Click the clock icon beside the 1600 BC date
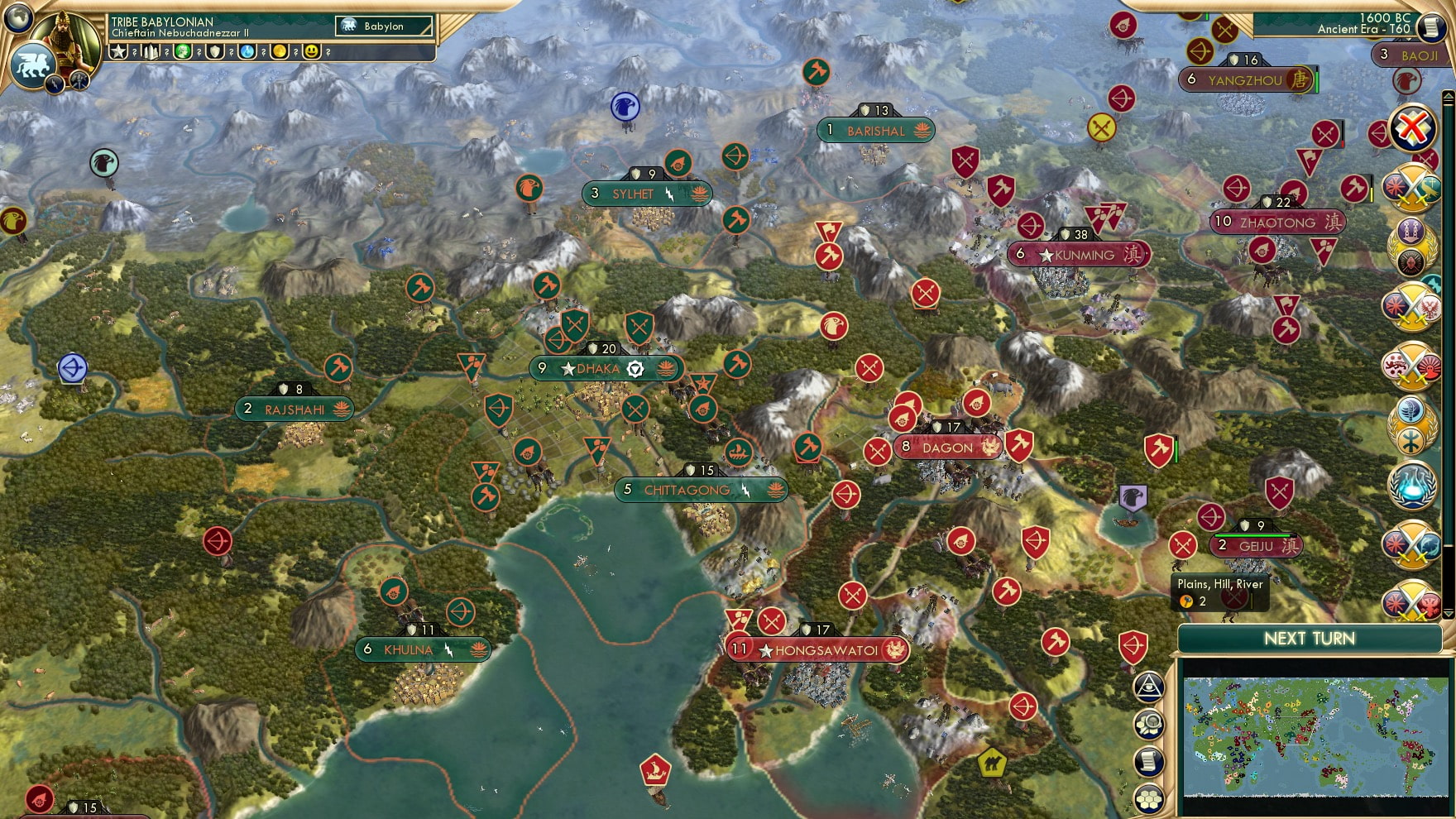 coord(1428,27)
